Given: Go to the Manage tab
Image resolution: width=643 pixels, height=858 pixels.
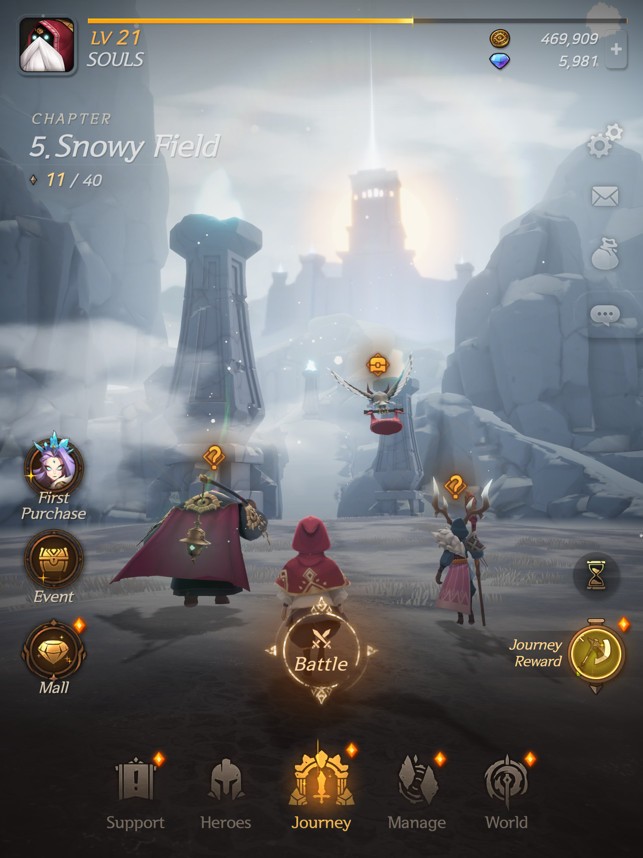Looking at the screenshot, I should click(416, 792).
